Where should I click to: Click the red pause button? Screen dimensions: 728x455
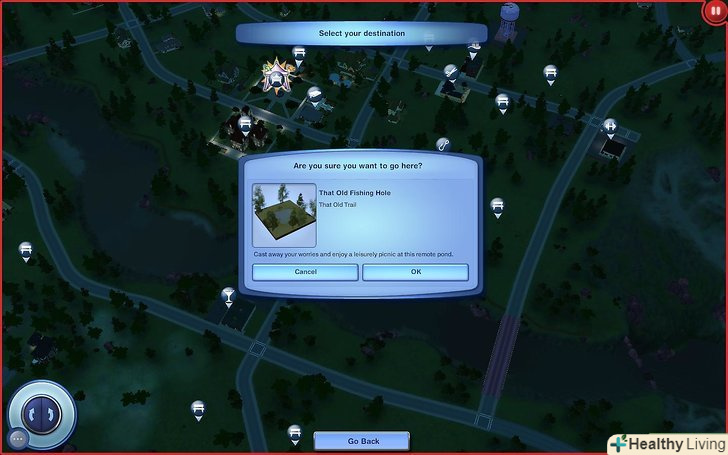click(714, 9)
